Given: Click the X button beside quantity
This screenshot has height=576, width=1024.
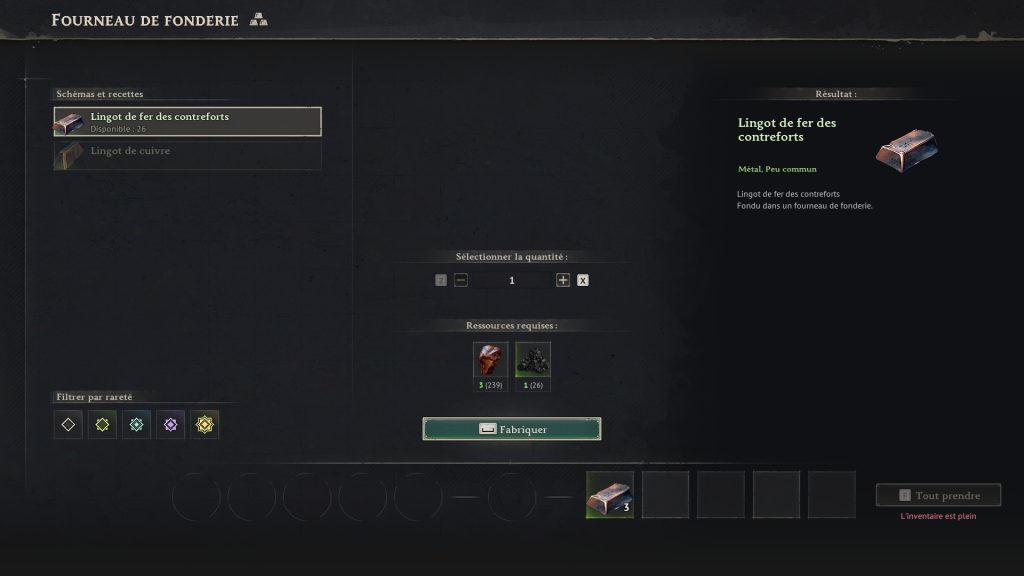Looking at the screenshot, I should coord(583,280).
